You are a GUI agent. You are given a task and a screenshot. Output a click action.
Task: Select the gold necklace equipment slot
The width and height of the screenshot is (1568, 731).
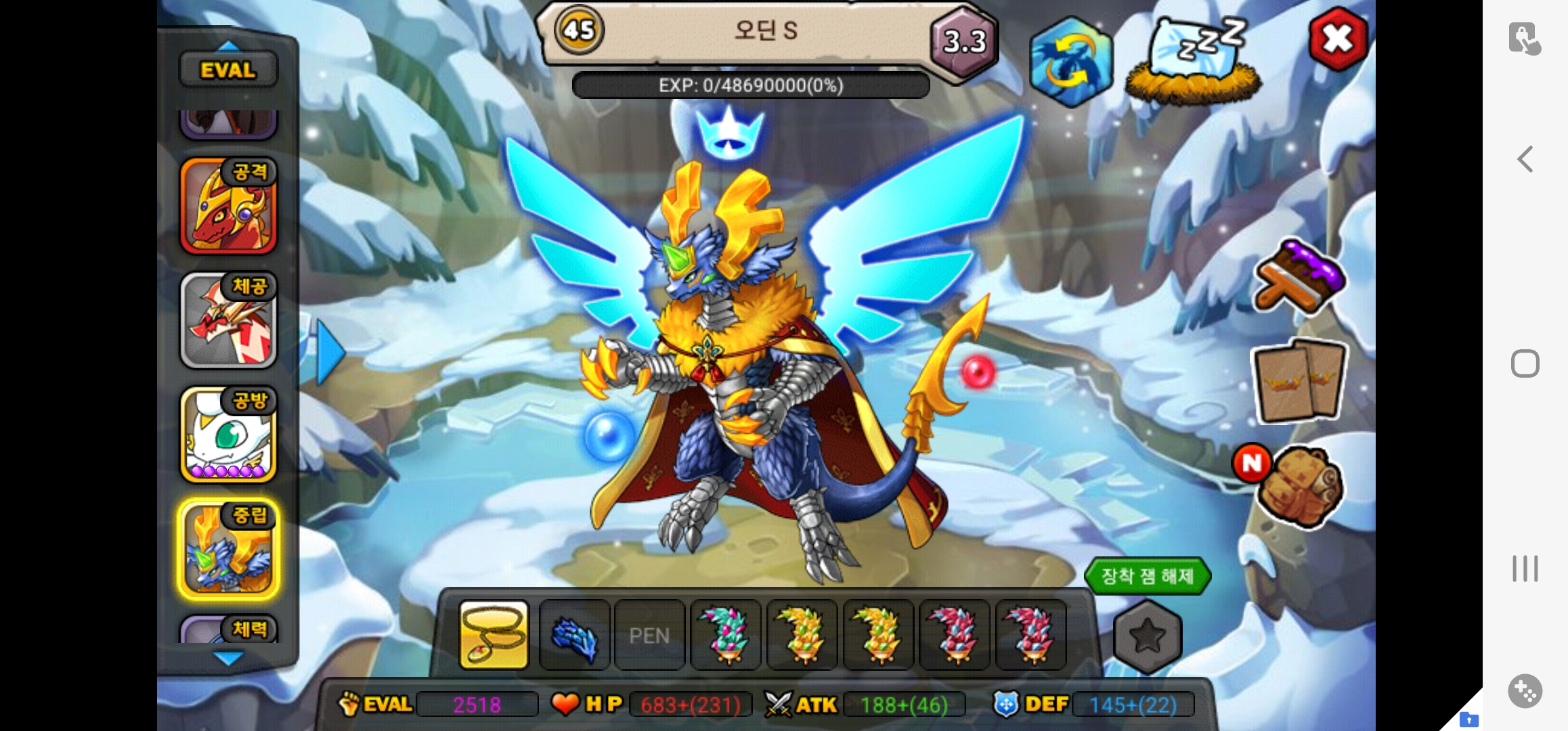pyautogui.click(x=494, y=635)
